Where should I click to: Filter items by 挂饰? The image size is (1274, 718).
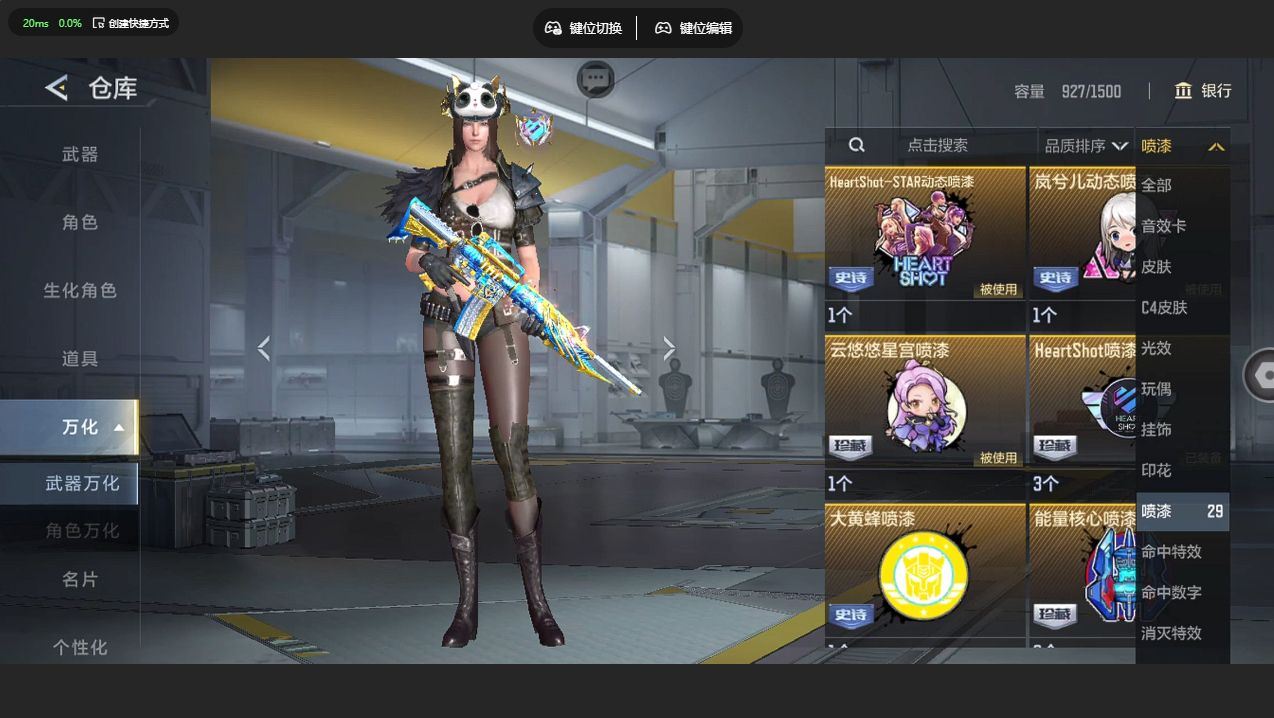click(1156, 429)
